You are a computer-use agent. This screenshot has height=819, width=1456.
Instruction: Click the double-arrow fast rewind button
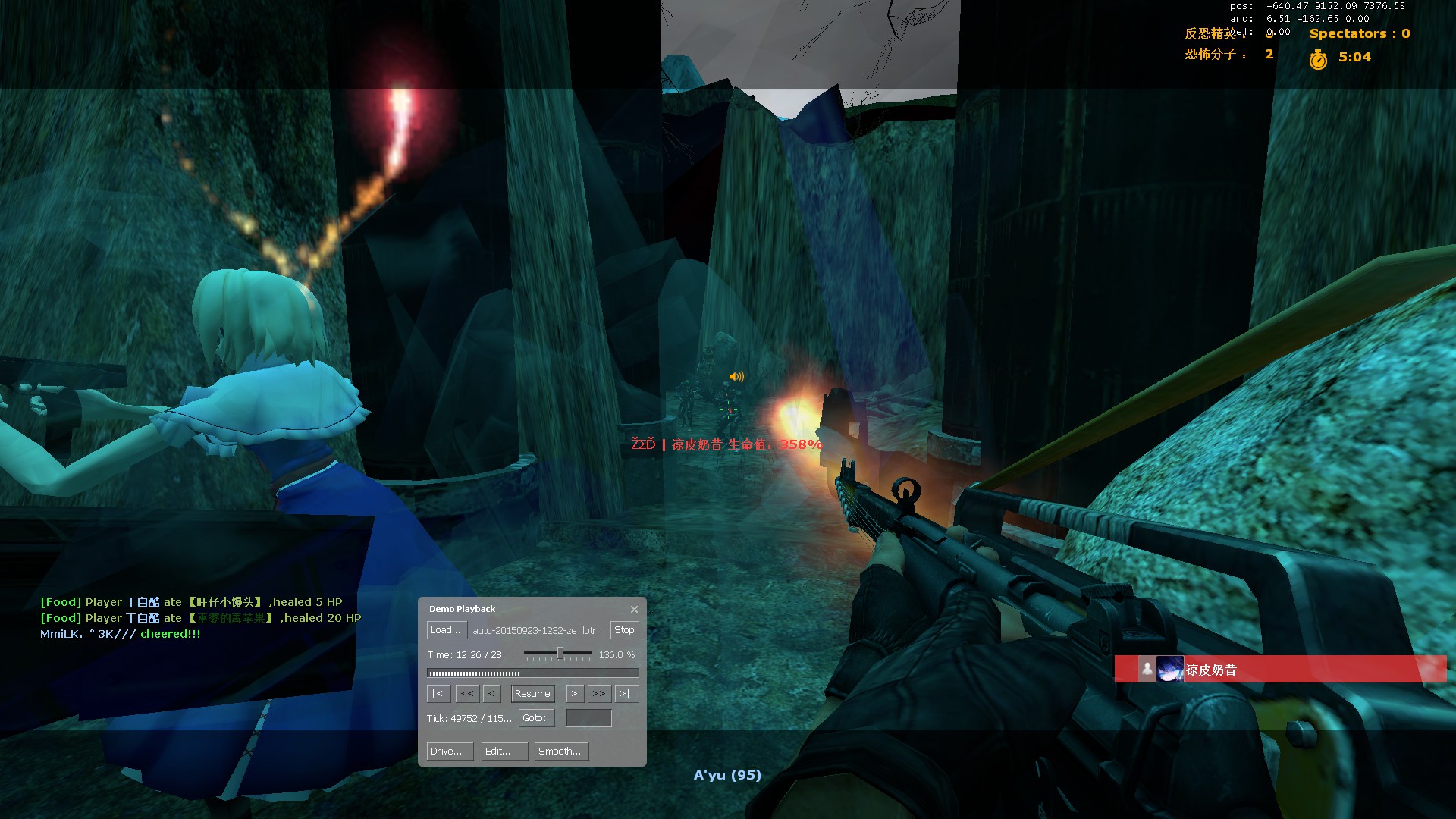click(x=467, y=694)
